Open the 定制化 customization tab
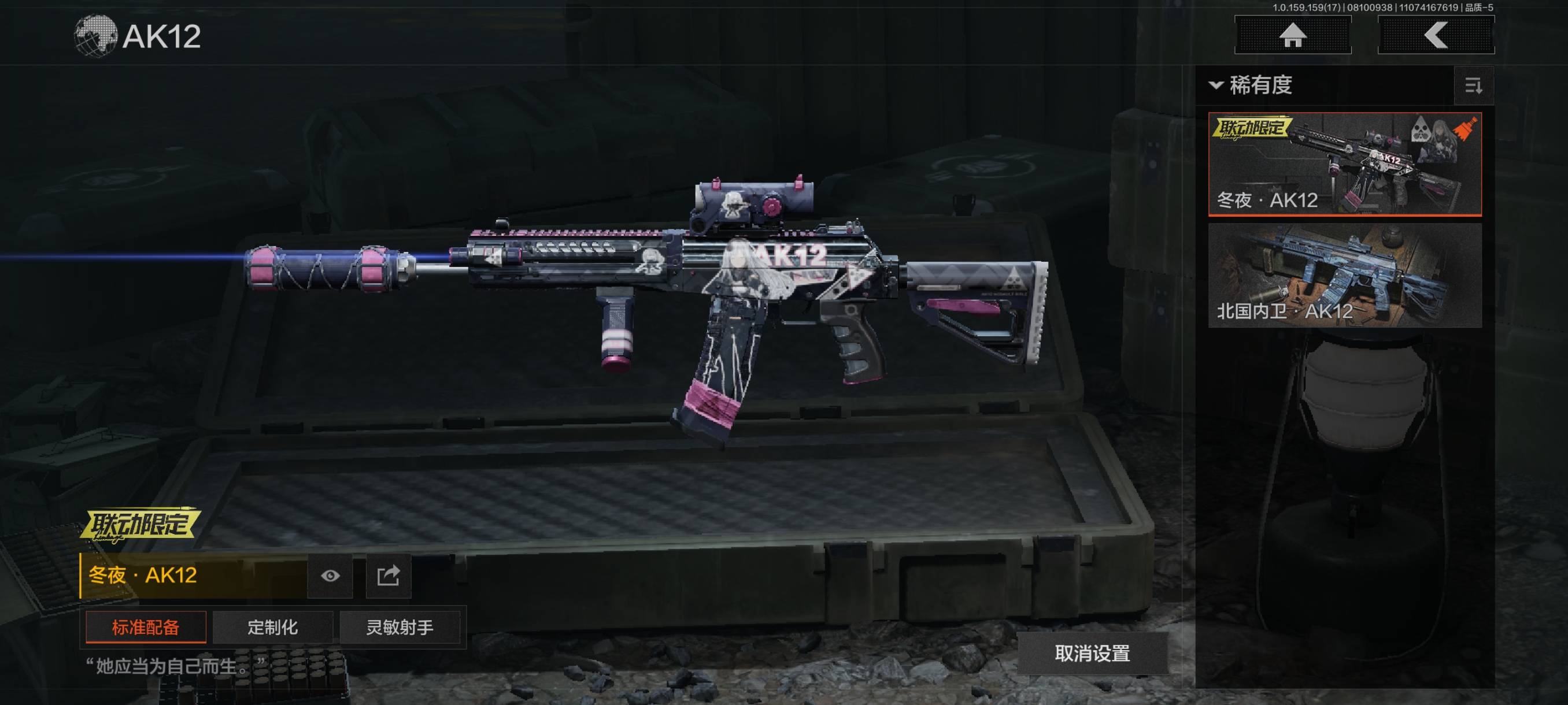Screen dimensions: 1568x705 point(273,627)
